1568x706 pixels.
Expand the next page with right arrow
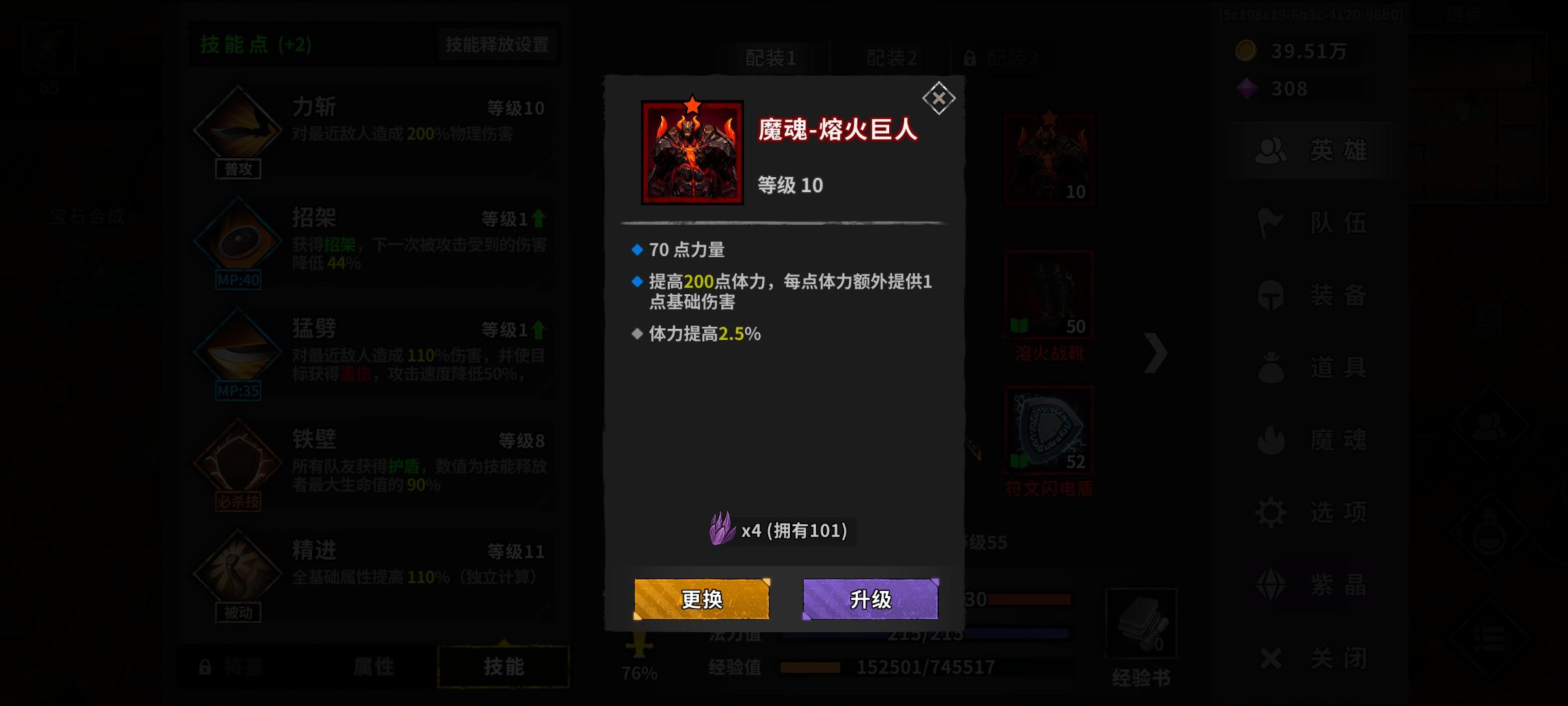pos(1156,353)
